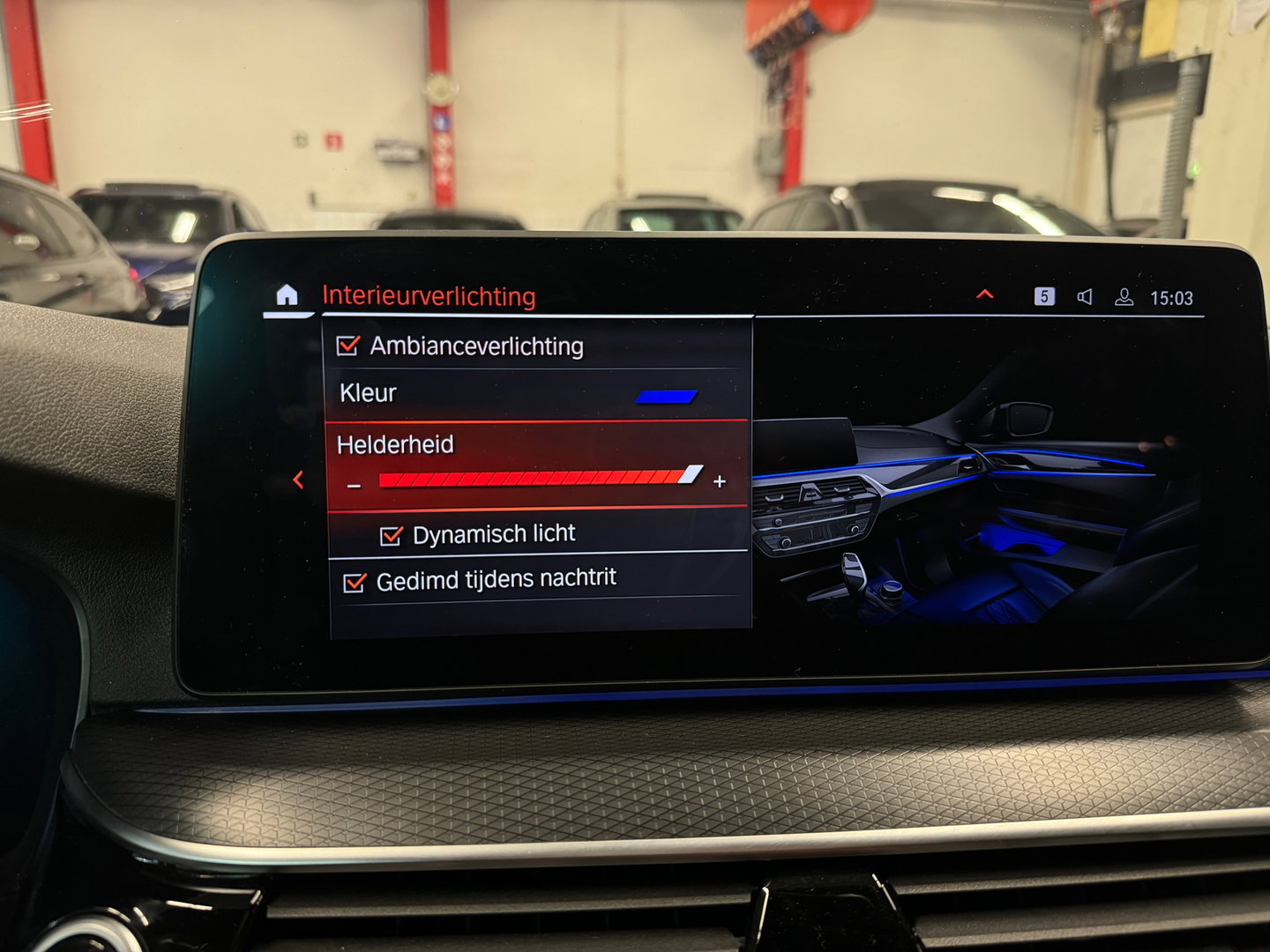Image resolution: width=1270 pixels, height=952 pixels.
Task: Open the driver profile icon
Action: (1124, 297)
